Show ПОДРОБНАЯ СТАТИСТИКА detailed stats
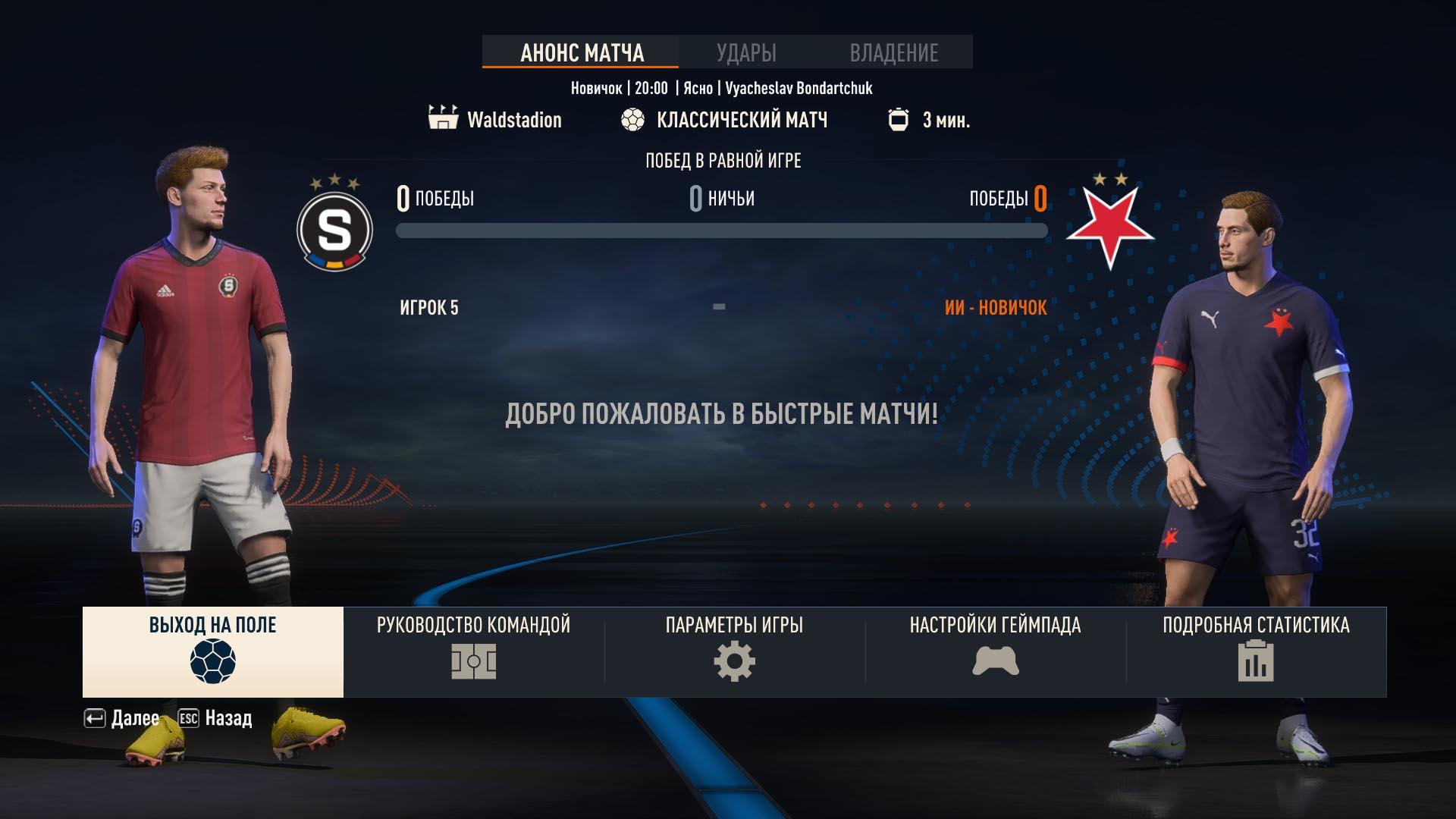The height and width of the screenshot is (819, 1456). [x=1256, y=651]
